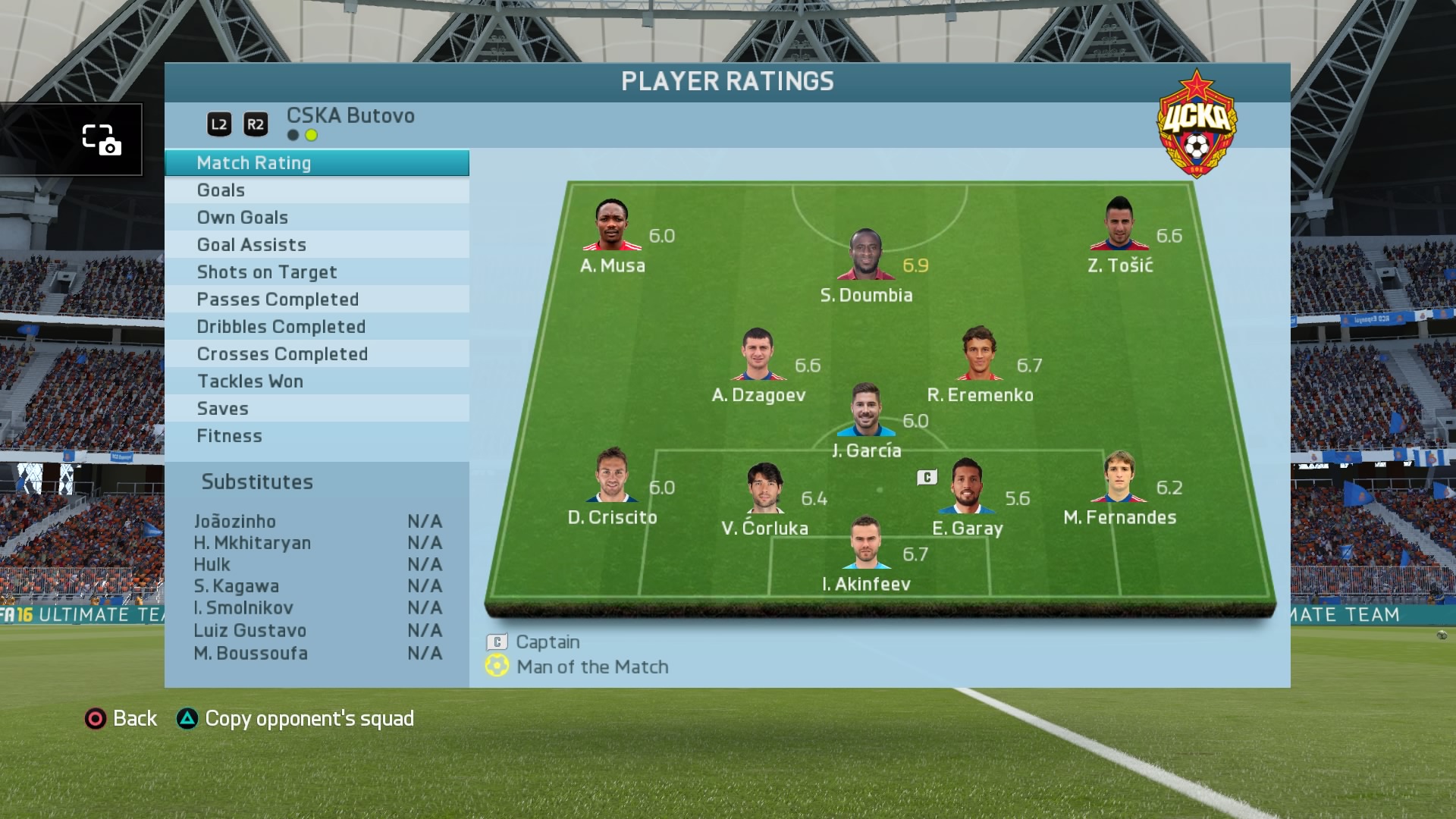The width and height of the screenshot is (1456, 819).
Task: Choose Goals from the stat list
Action: [316, 190]
